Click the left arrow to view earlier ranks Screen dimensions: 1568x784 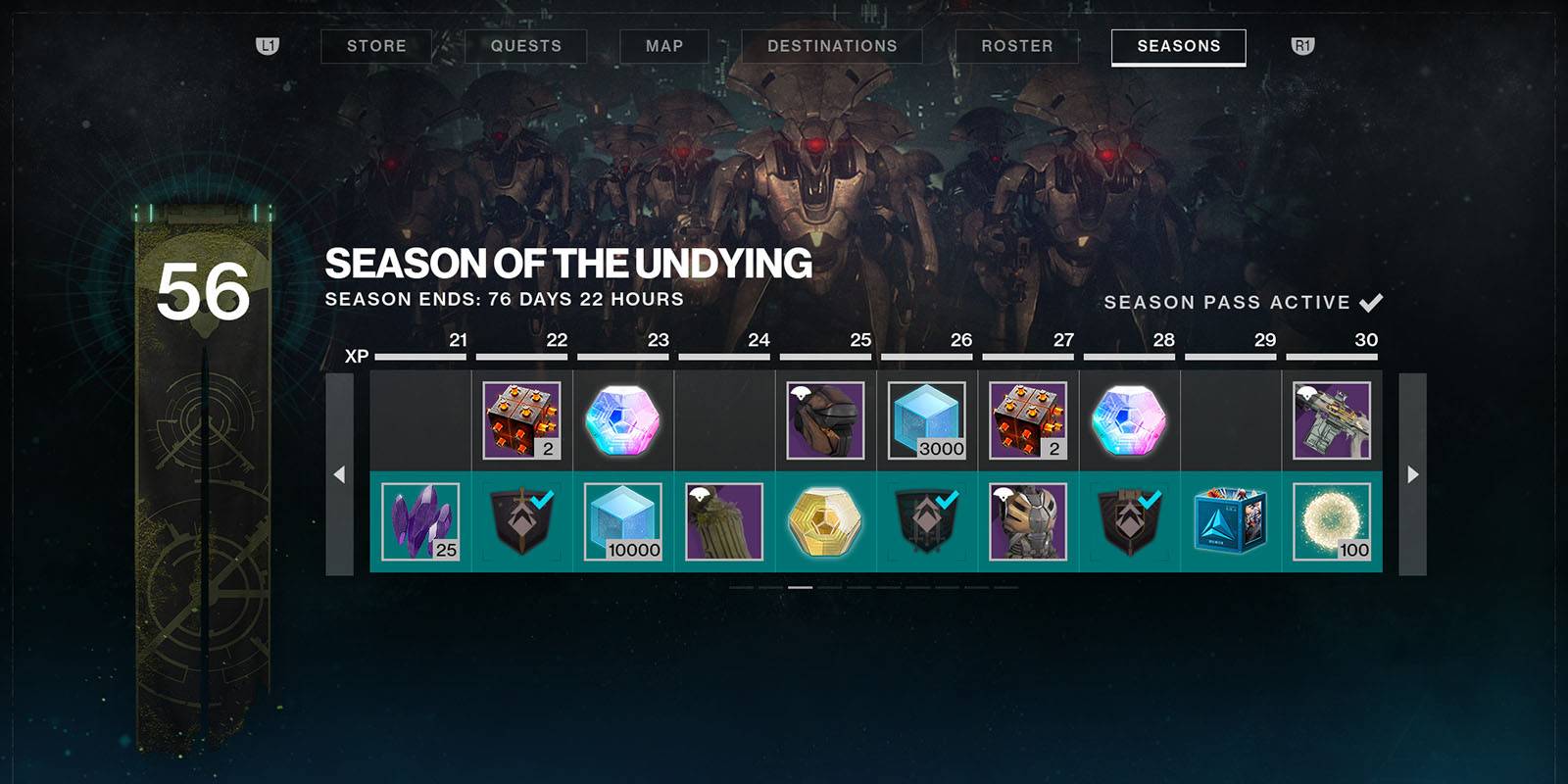(340, 473)
